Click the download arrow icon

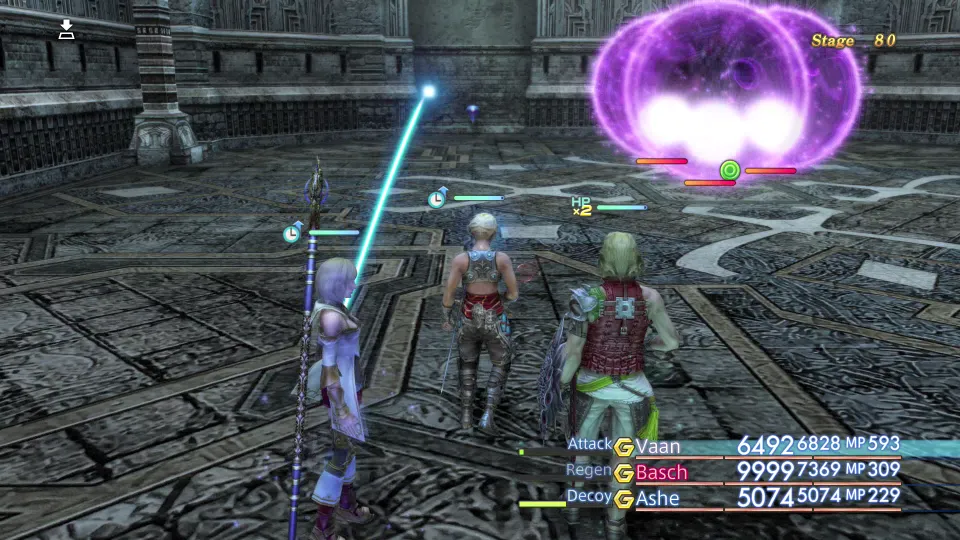(x=66, y=30)
